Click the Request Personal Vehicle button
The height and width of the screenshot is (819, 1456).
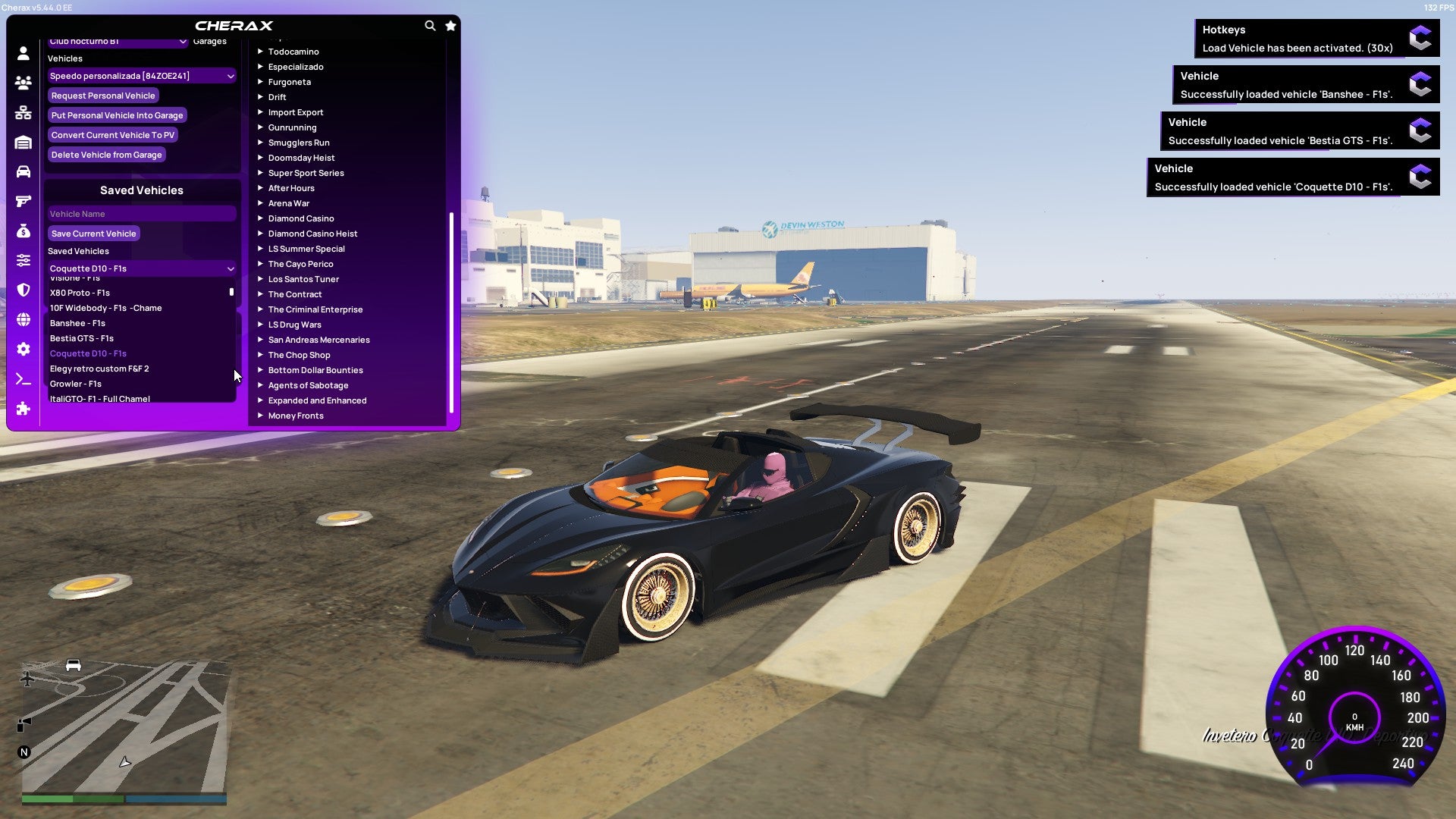[103, 96]
